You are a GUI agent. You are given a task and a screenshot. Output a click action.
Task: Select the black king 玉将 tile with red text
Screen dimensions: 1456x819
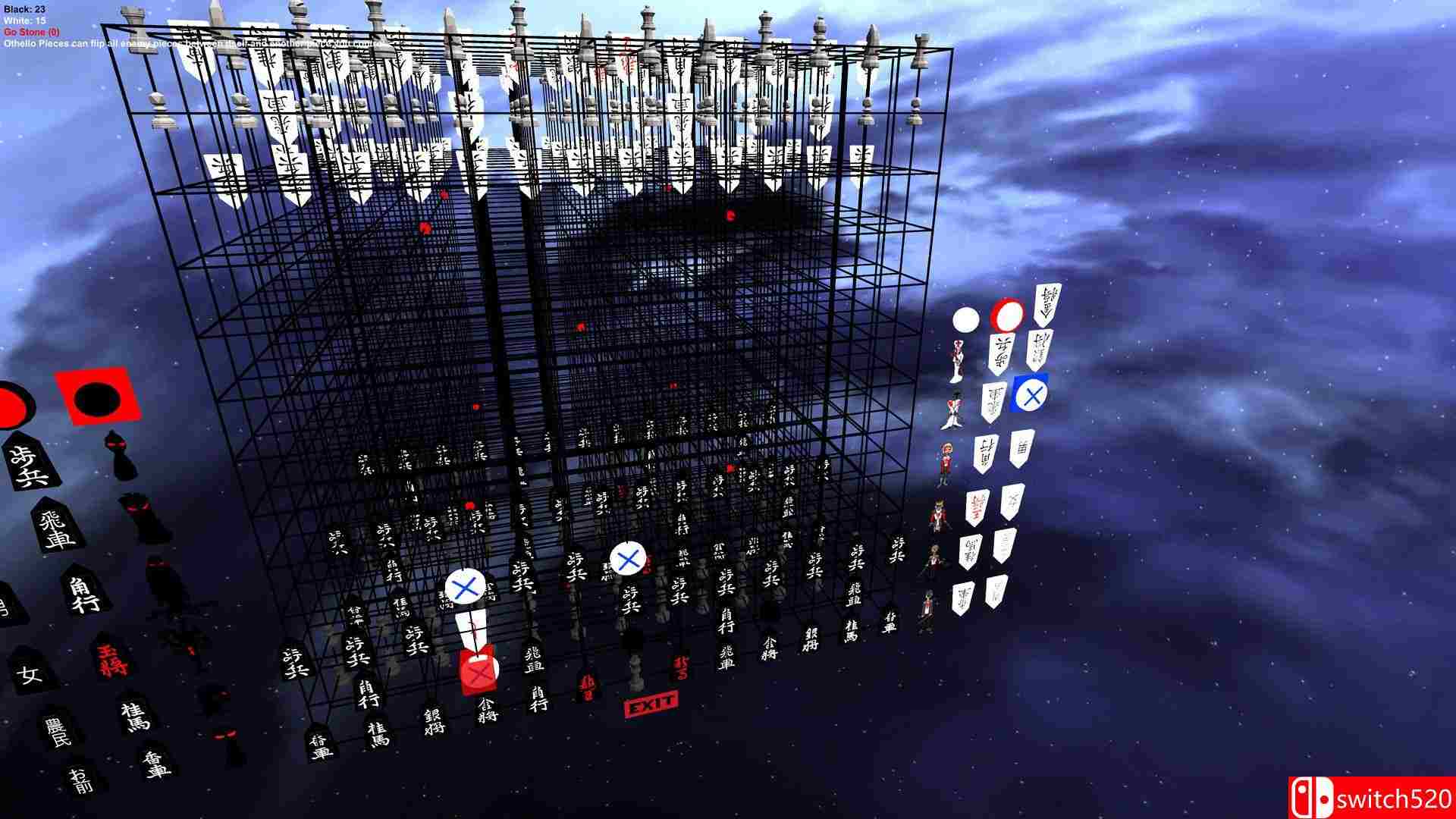tap(112, 660)
